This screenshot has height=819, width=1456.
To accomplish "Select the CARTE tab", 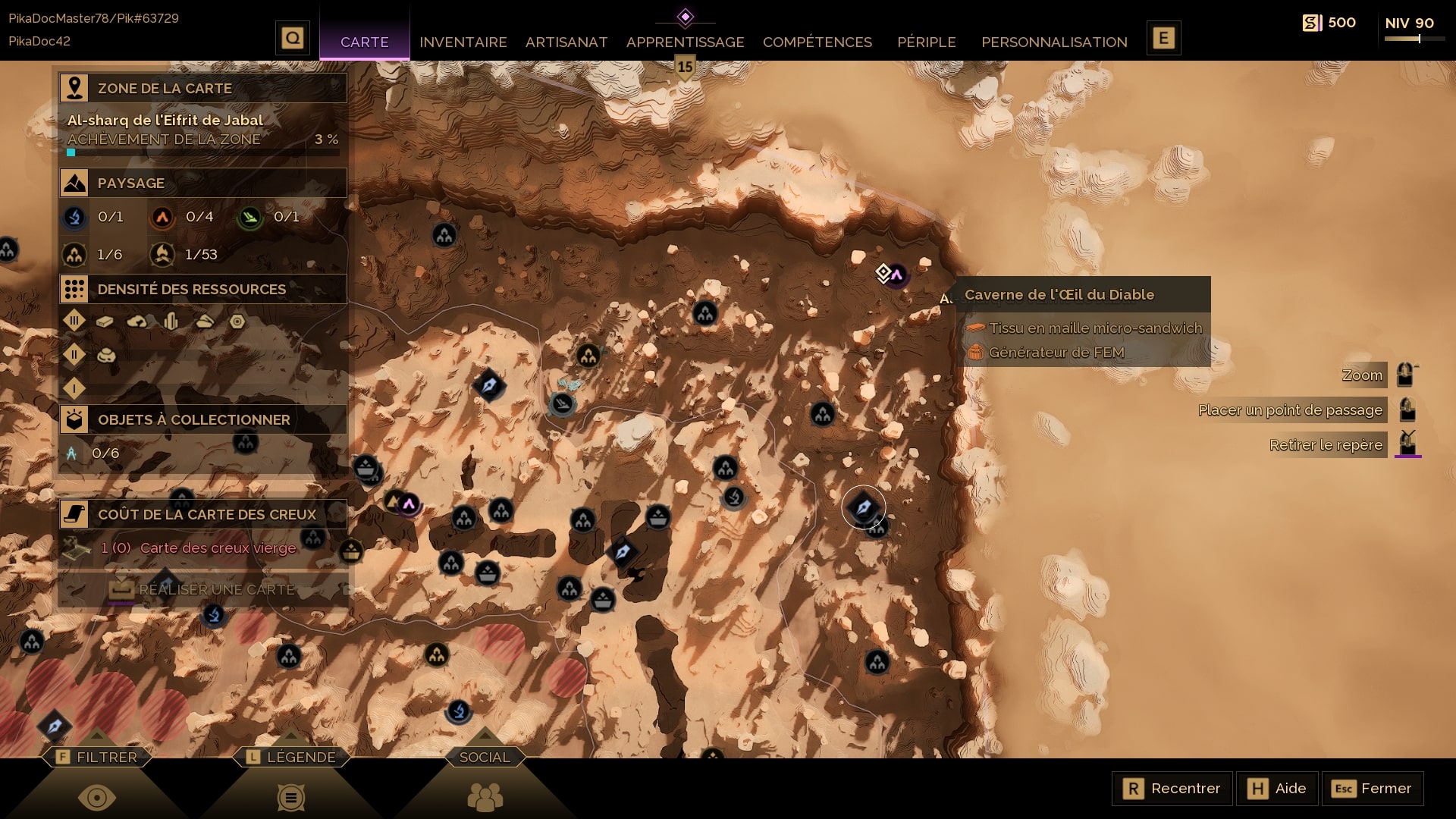I will tap(364, 42).
